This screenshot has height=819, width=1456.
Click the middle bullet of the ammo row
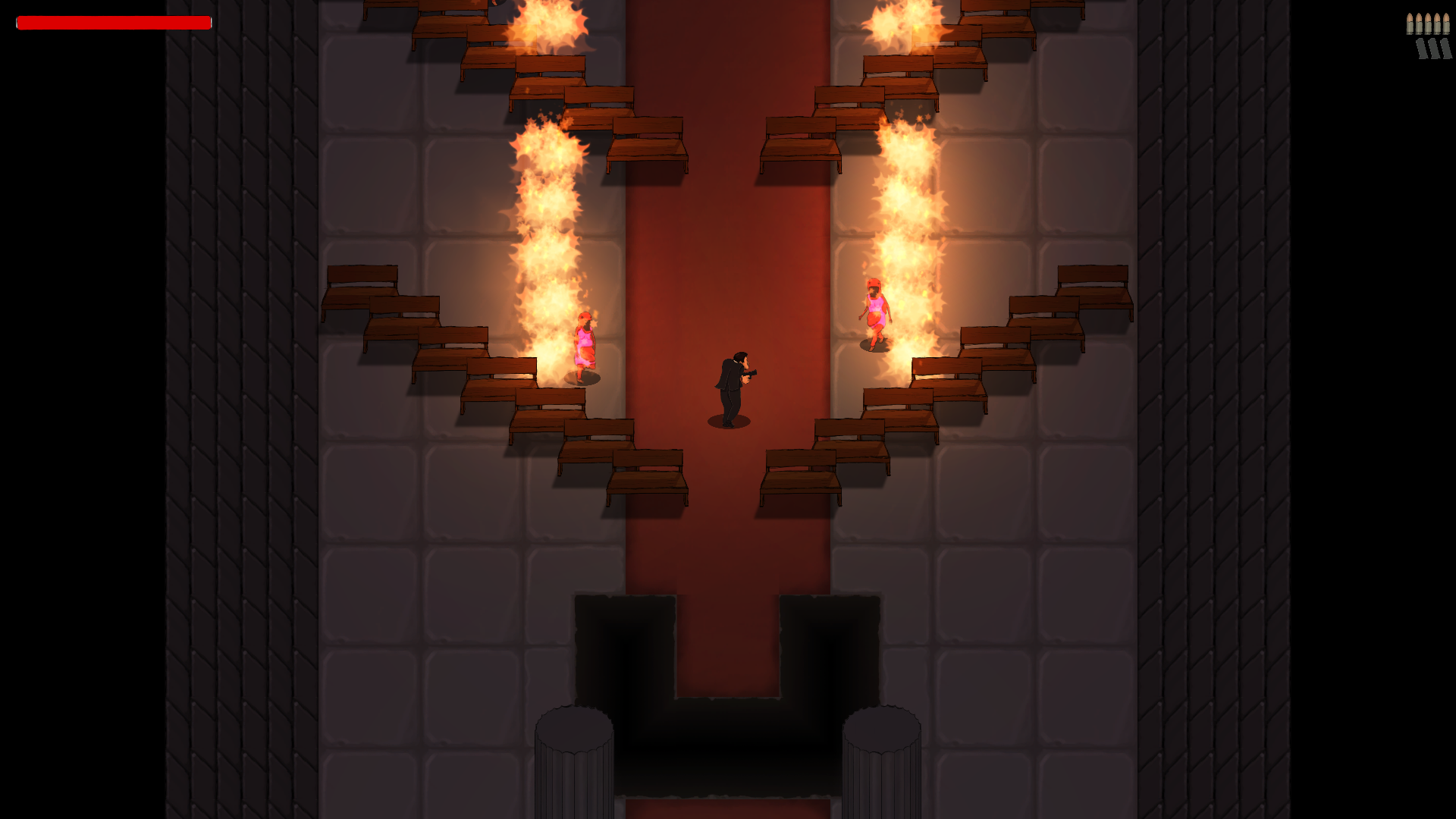pos(1428,23)
